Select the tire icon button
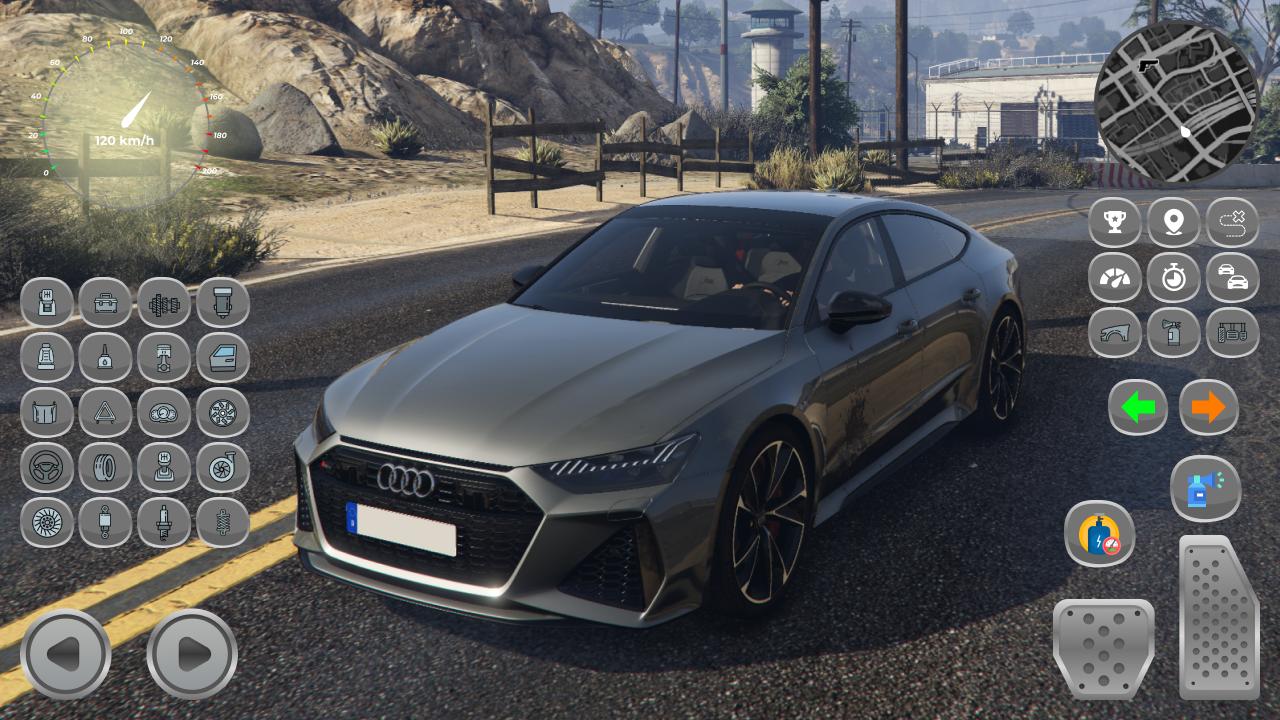Image resolution: width=1280 pixels, height=720 pixels. coord(105,467)
